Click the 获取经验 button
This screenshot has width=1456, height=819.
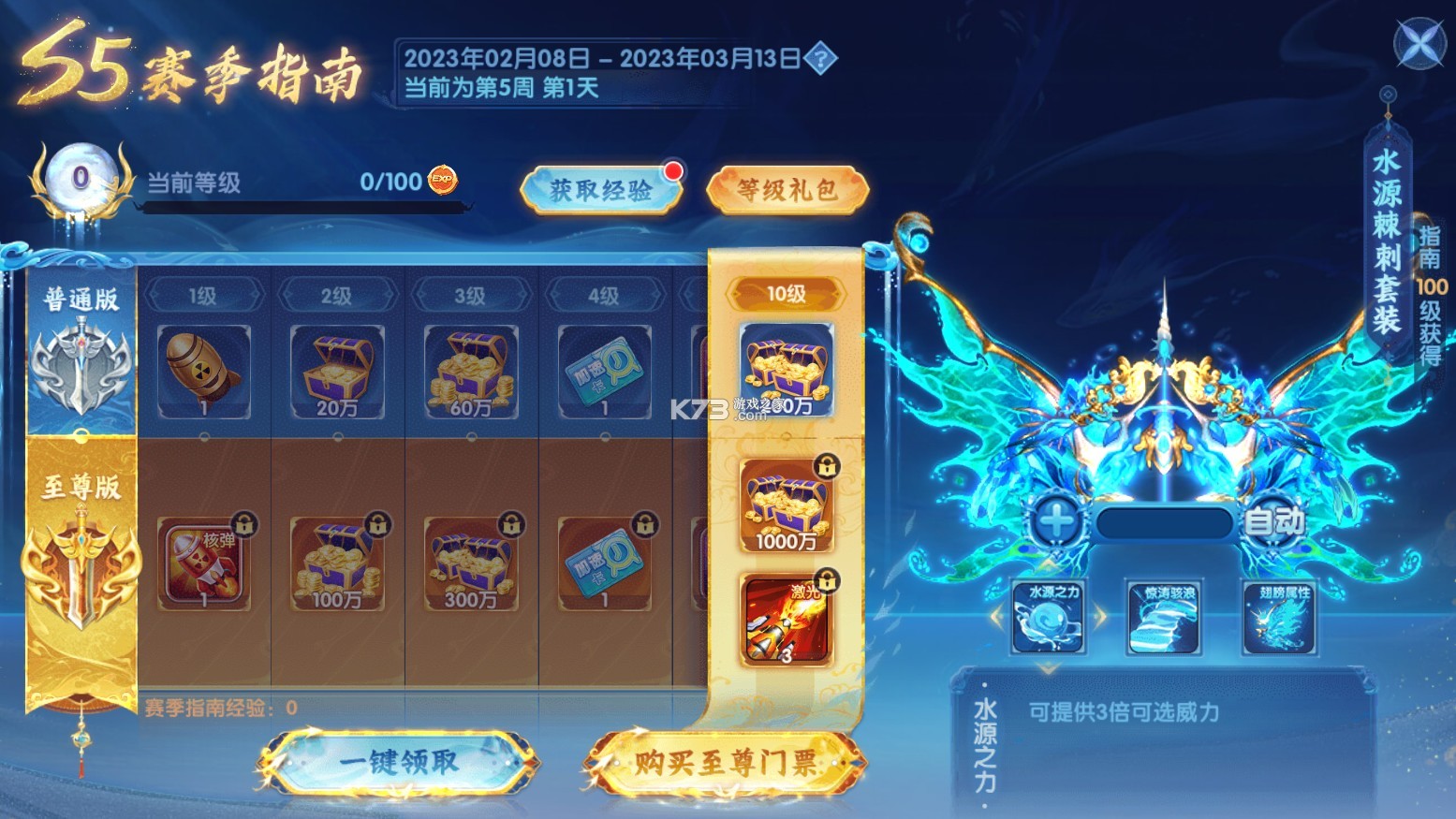pos(600,187)
